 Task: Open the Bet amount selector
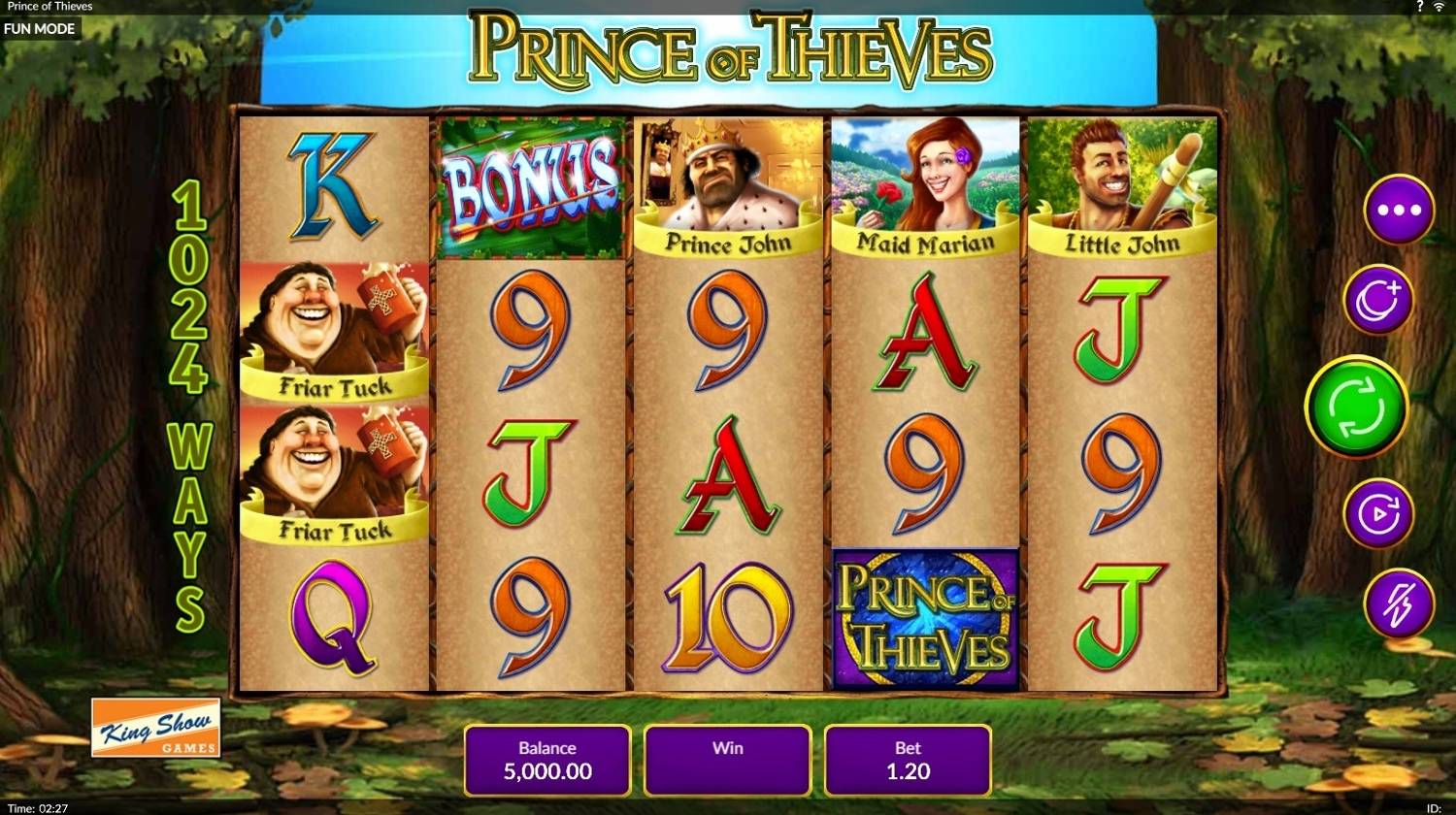[907, 761]
